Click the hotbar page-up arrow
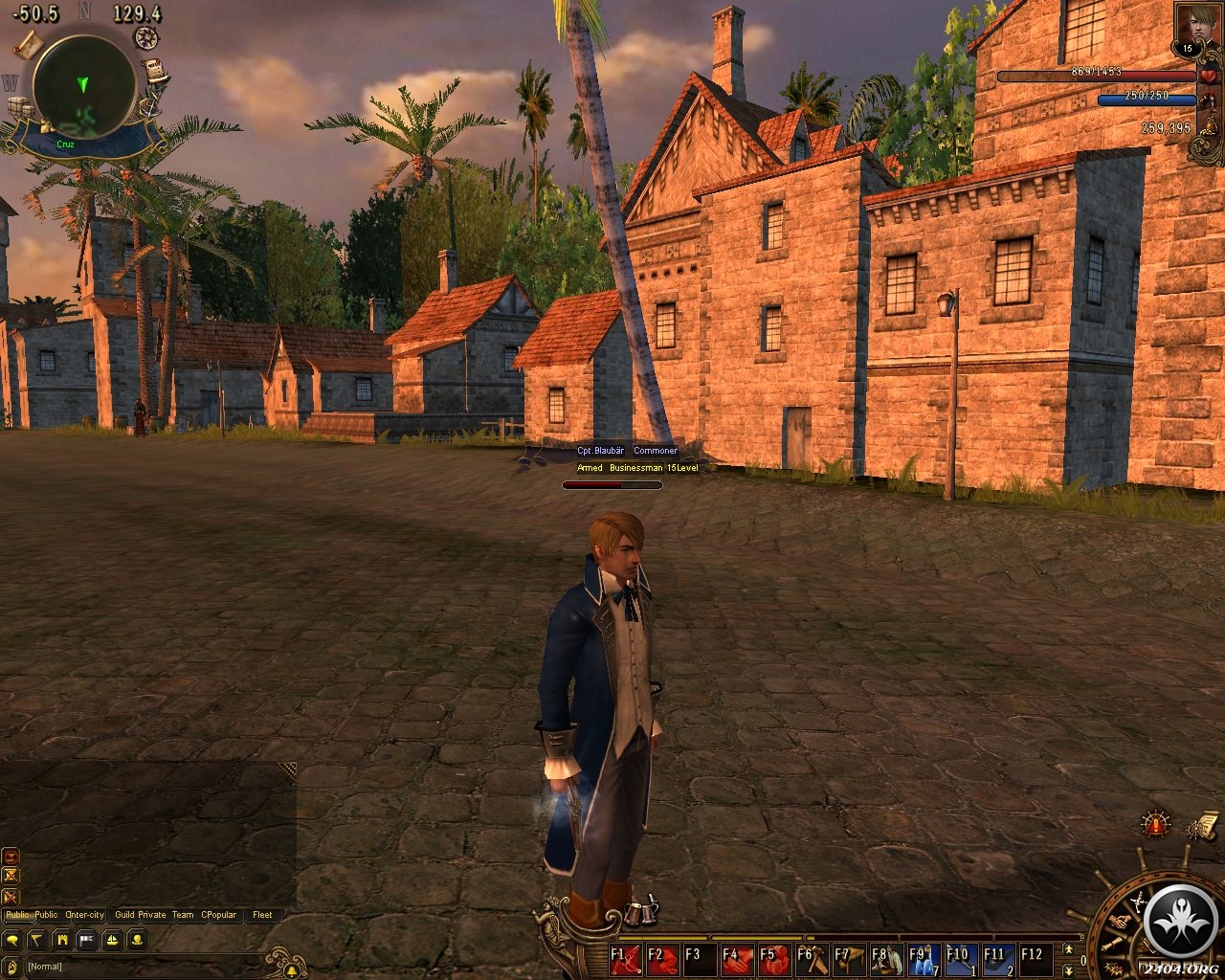 pyautogui.click(x=1068, y=949)
